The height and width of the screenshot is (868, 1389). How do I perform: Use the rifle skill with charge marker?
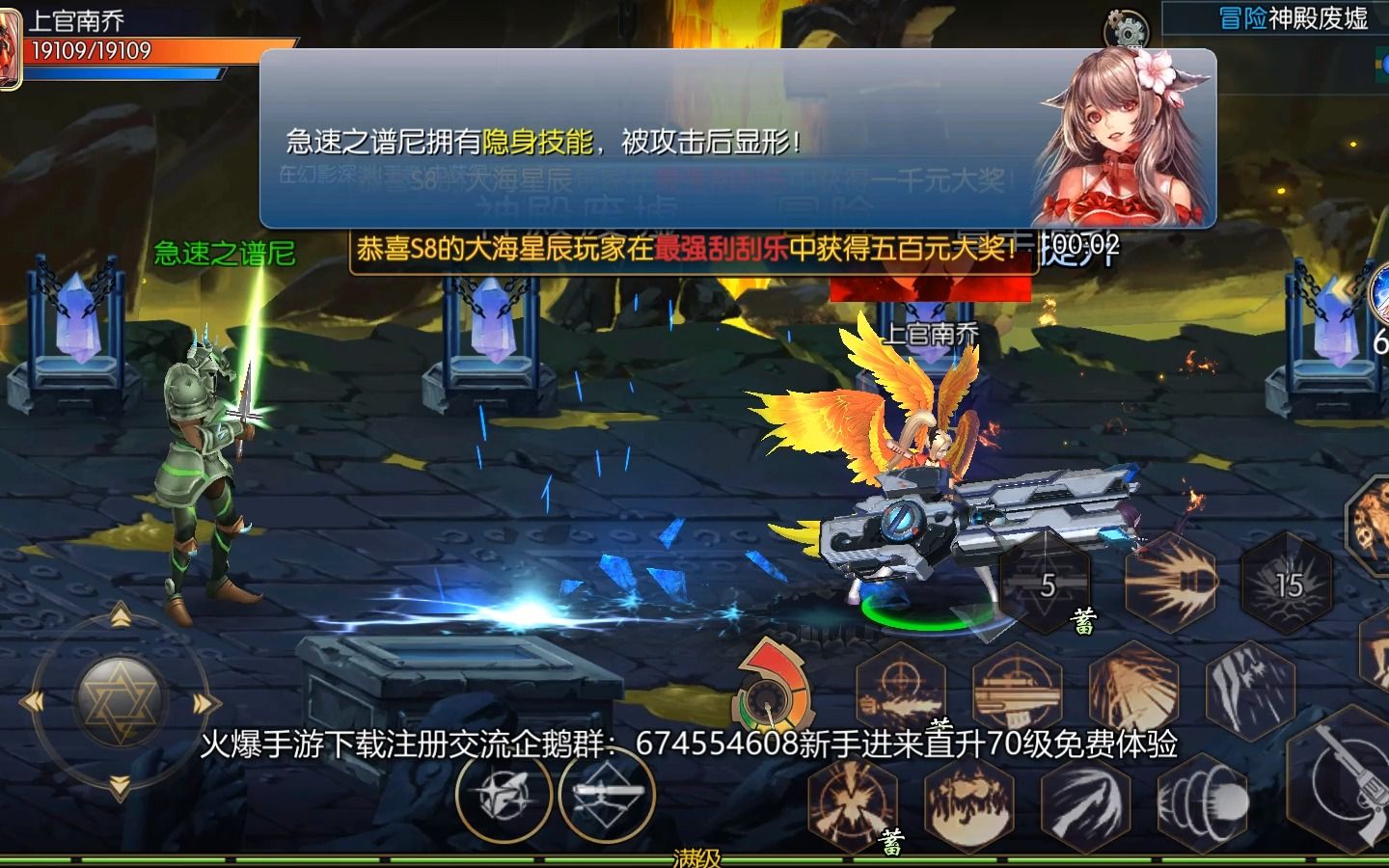1018,685
